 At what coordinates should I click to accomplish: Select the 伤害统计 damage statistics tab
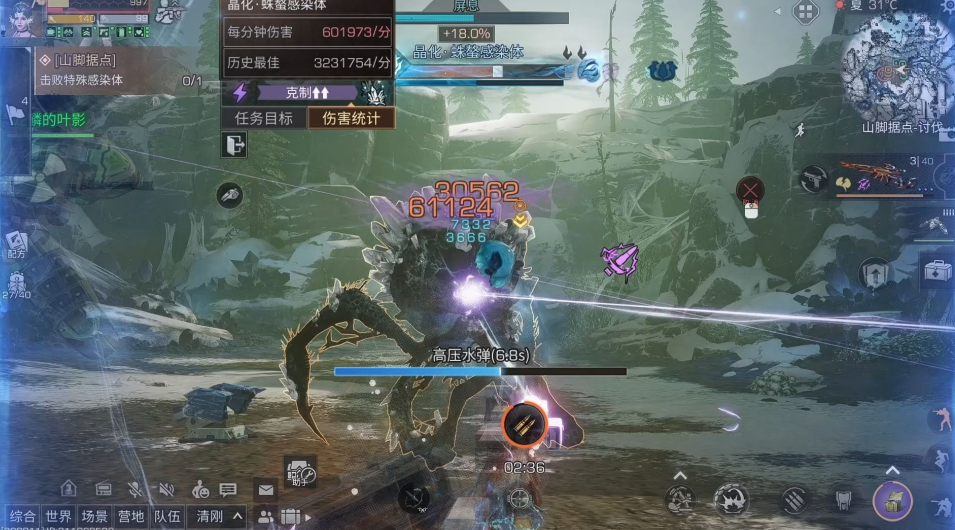point(350,118)
